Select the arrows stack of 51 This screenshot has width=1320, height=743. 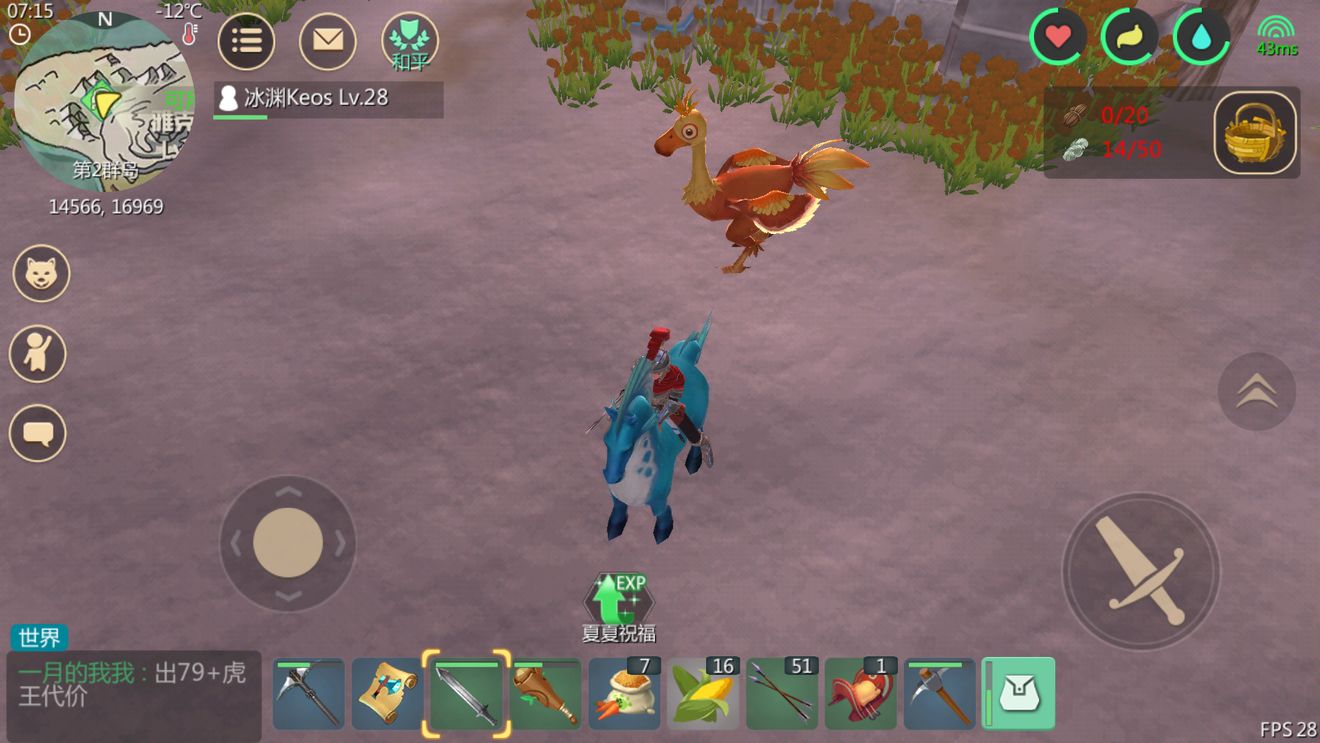point(782,694)
